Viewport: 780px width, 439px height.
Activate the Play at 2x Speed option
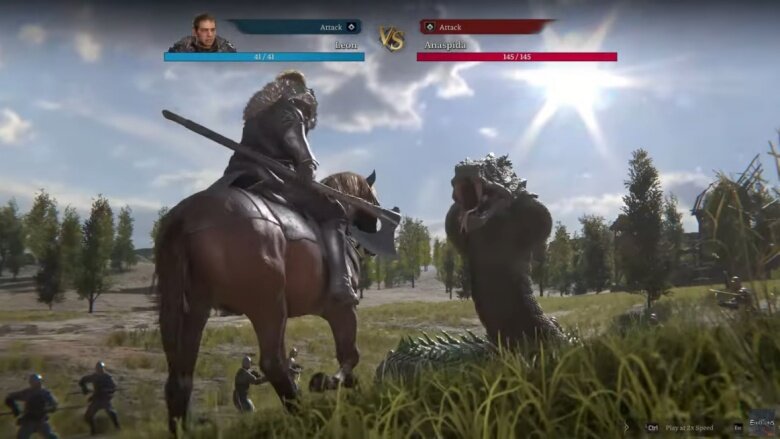pos(686,427)
